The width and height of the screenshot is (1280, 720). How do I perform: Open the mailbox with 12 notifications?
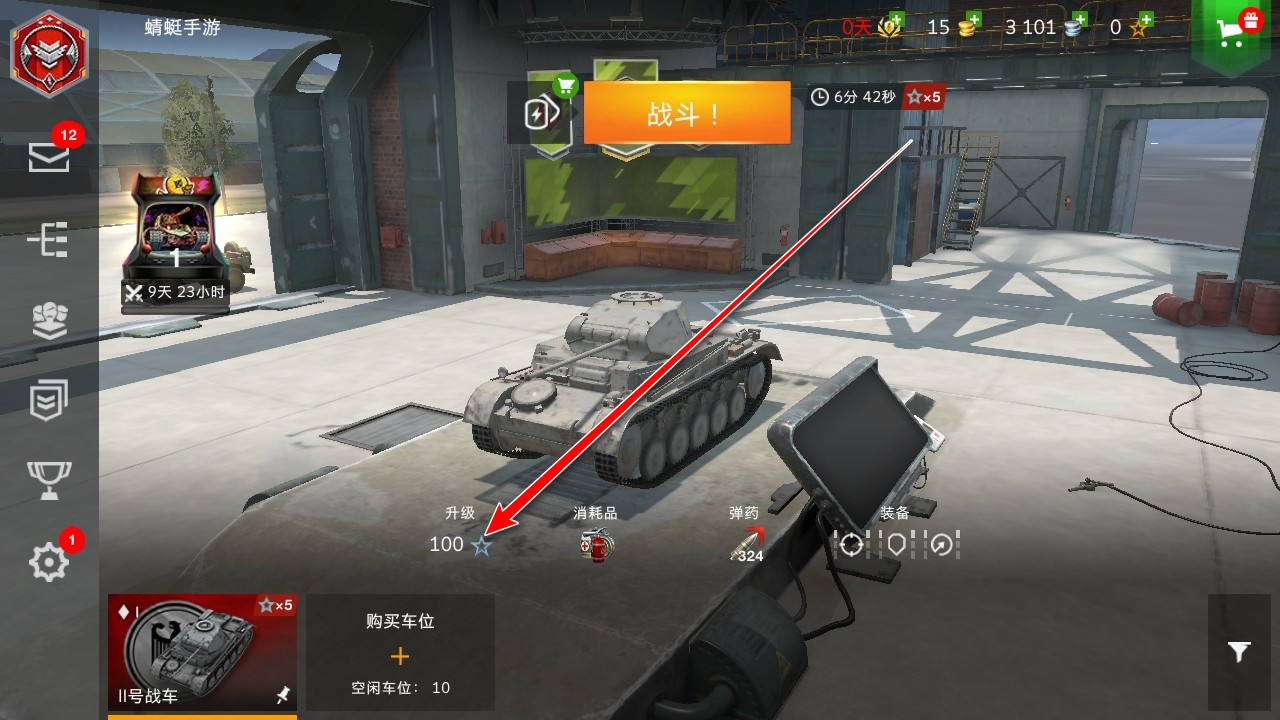[49, 157]
